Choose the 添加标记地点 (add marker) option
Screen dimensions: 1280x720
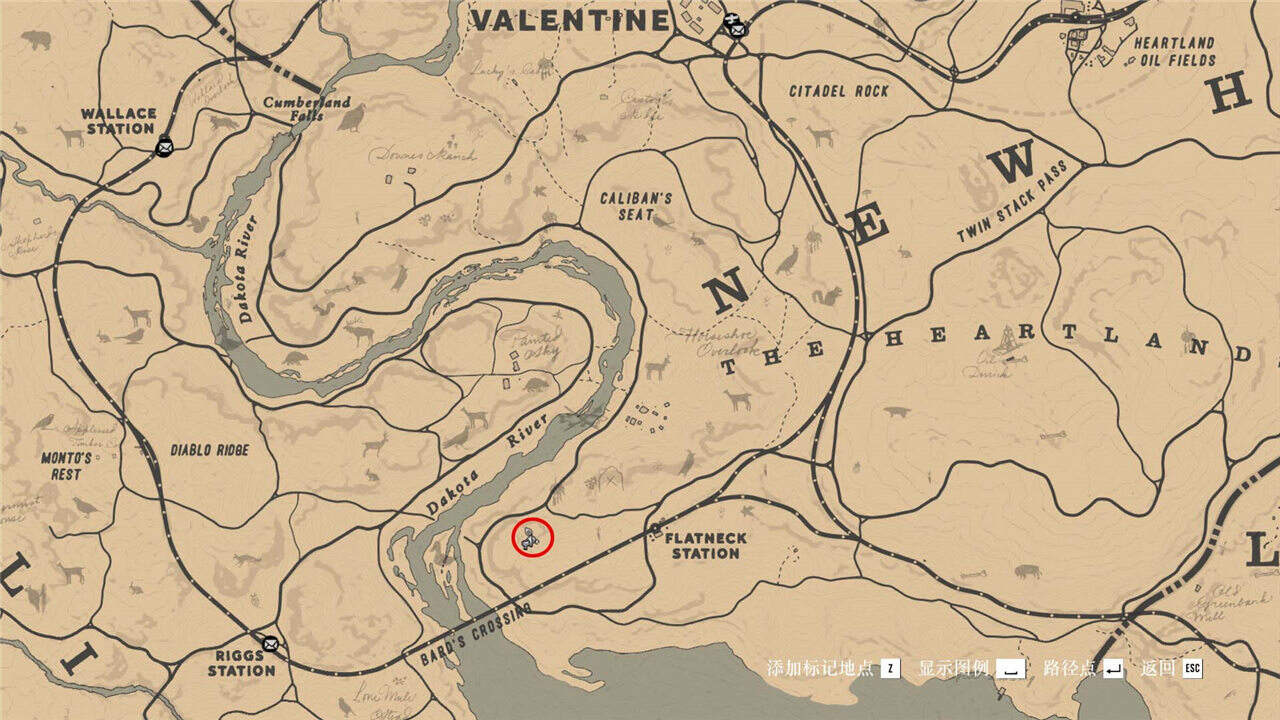832,668
